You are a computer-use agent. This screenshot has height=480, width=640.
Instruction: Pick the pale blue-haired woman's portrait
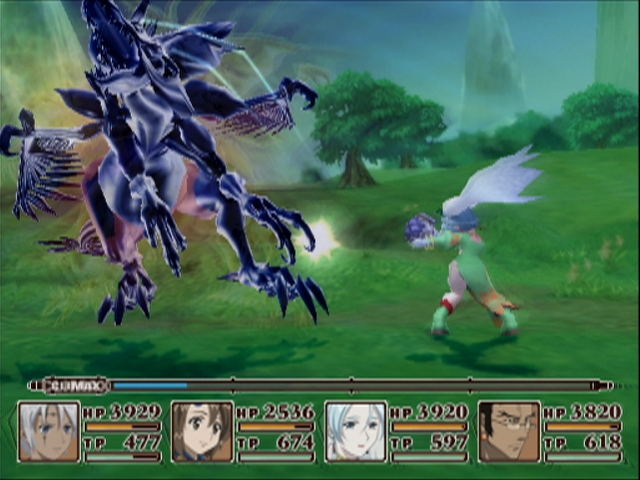[355, 432]
